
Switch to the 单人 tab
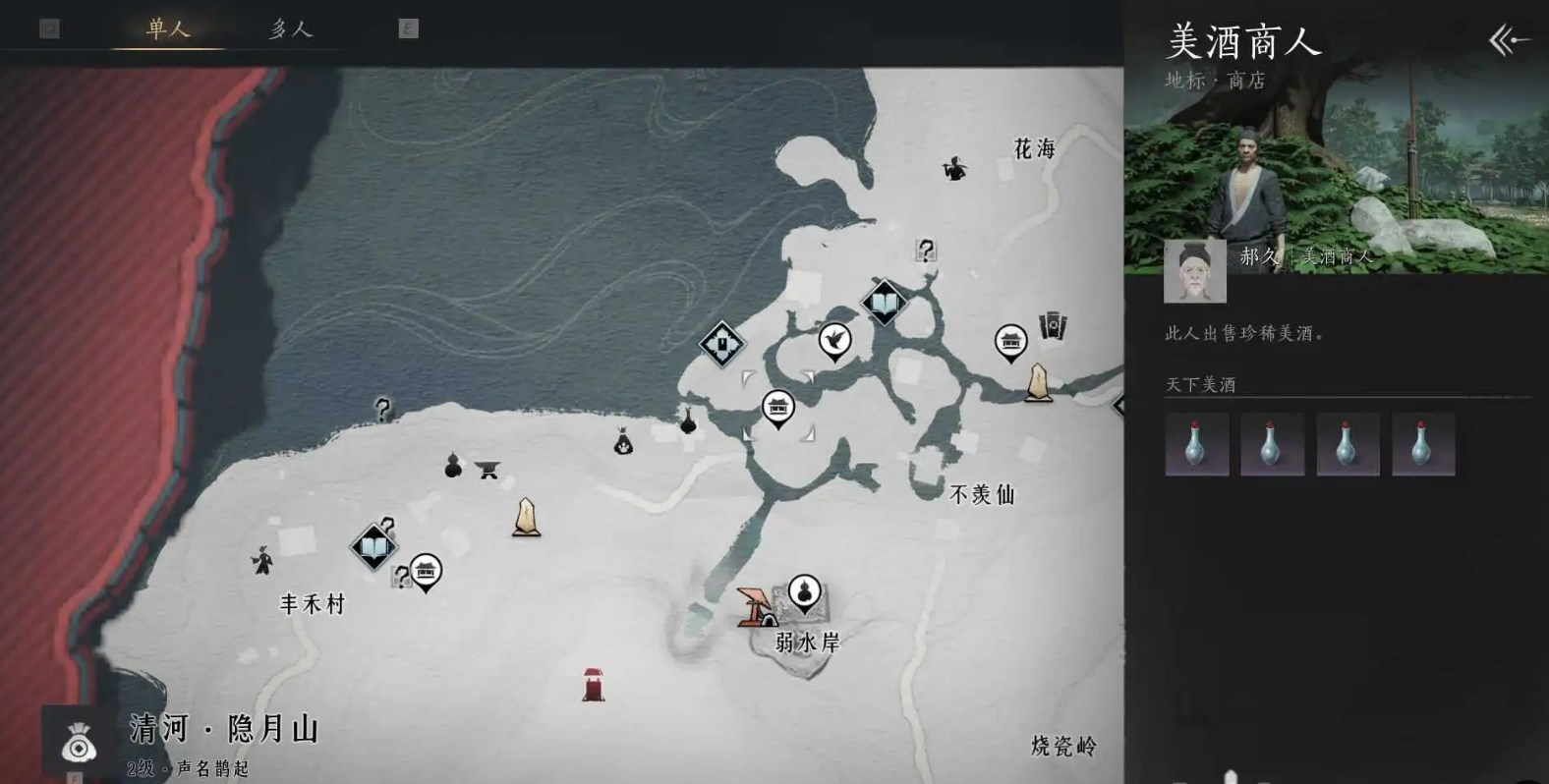167,28
